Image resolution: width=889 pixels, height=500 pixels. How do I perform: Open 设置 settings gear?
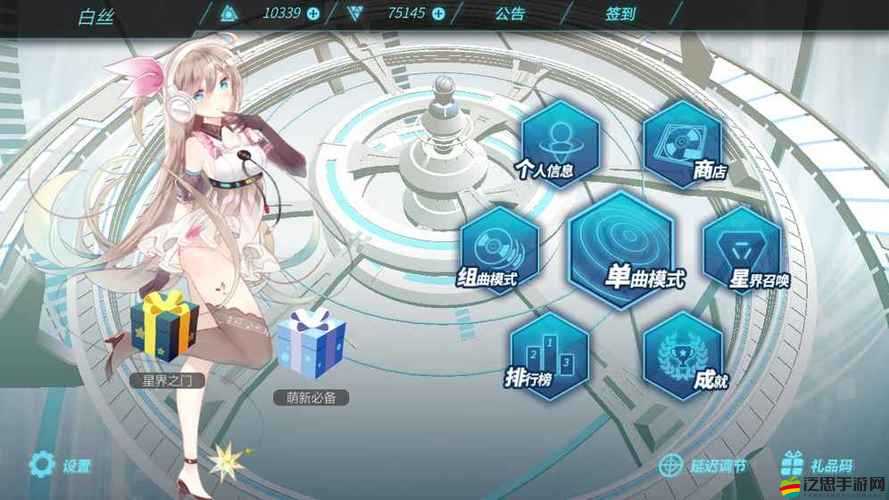[41, 464]
